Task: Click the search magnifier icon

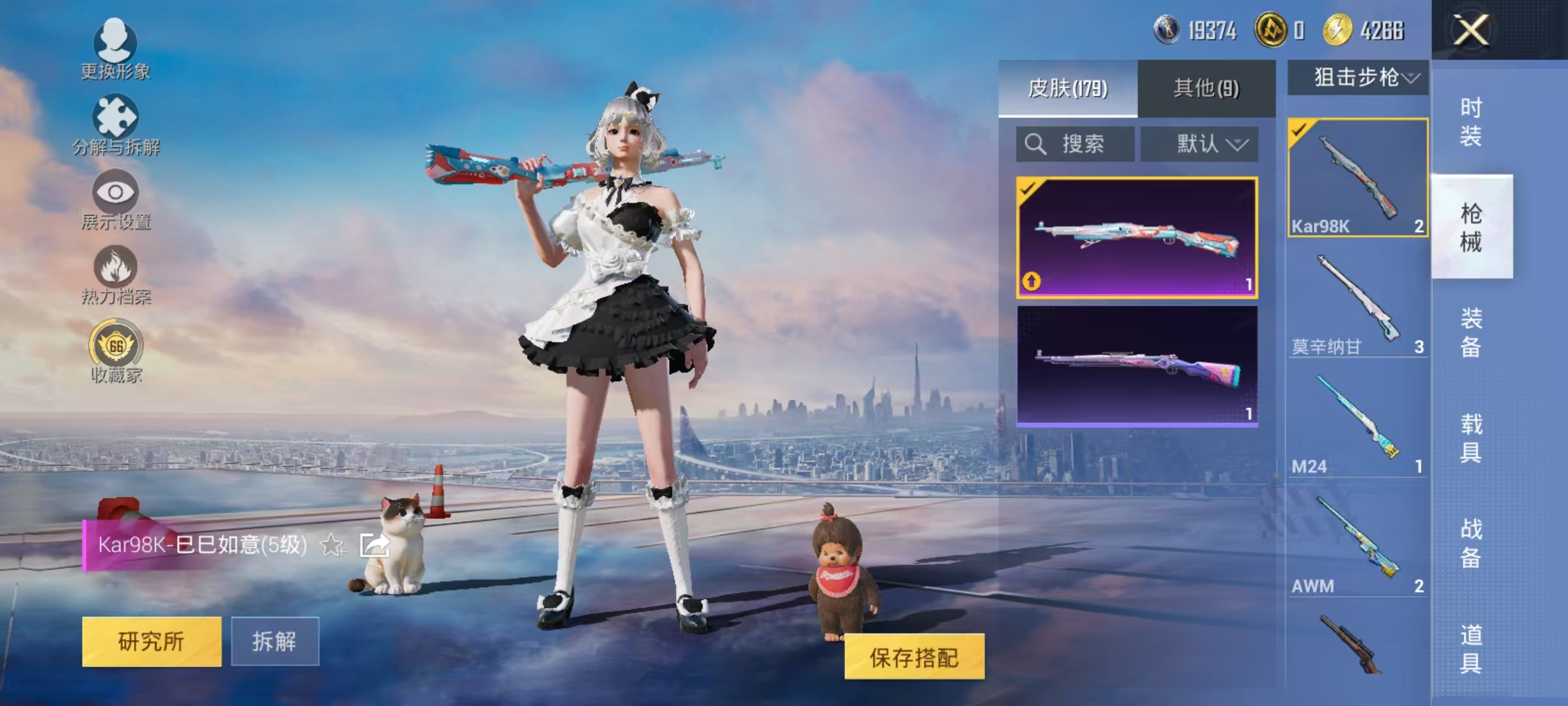Action: pos(1036,144)
